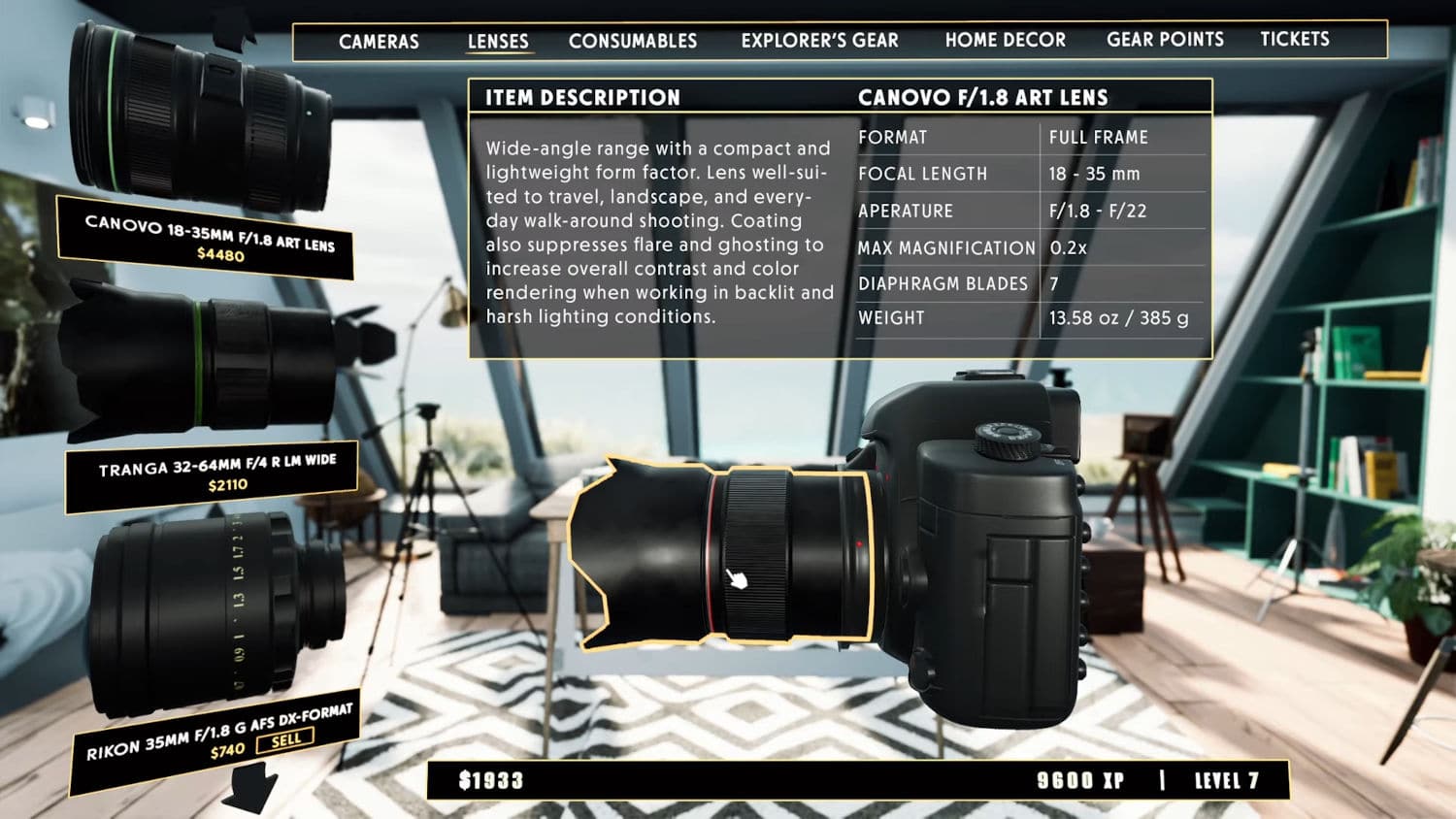Switch to the Cameras tab
Screen dimensions: 1456x819
(x=379, y=41)
